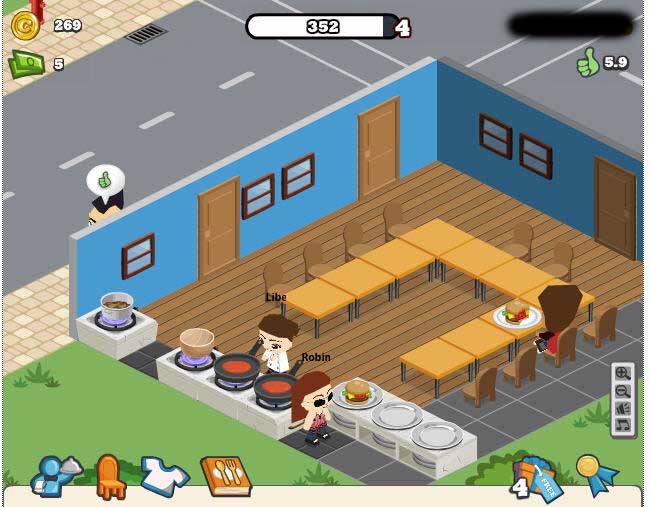Zoom in with the plus magnifier

coord(623,373)
